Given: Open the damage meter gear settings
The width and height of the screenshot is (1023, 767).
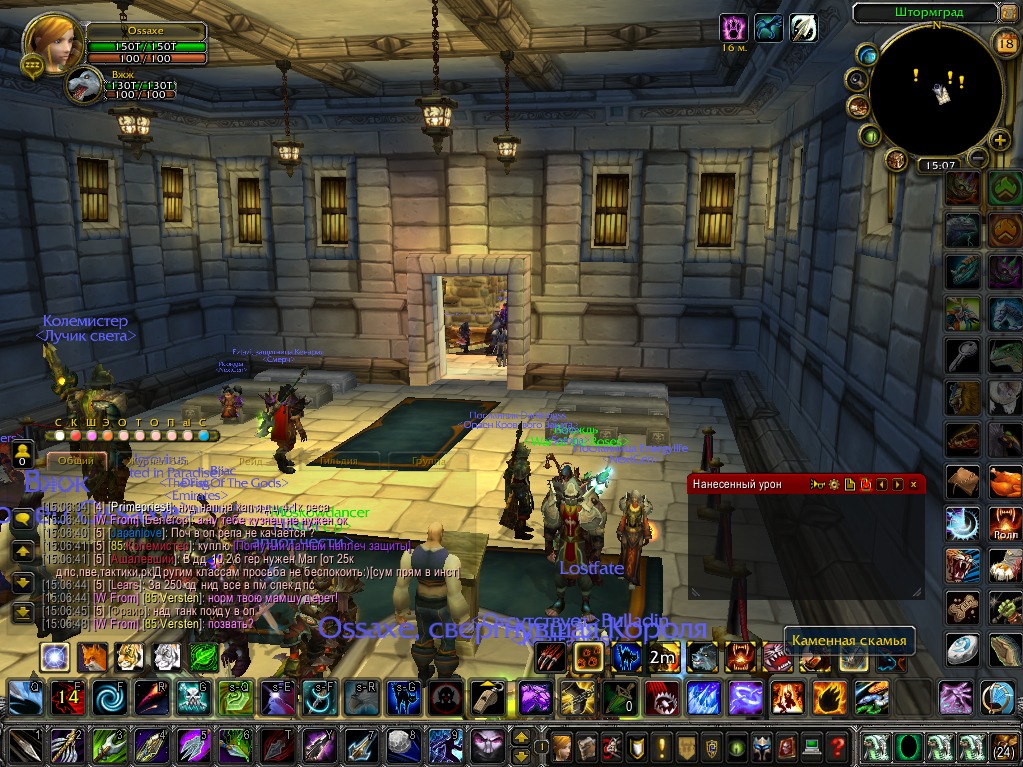Looking at the screenshot, I should (x=833, y=484).
